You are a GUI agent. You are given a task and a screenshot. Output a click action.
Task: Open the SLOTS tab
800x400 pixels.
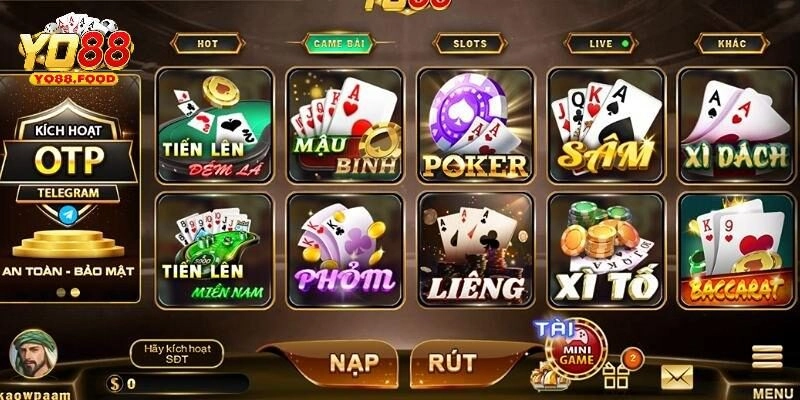click(469, 44)
